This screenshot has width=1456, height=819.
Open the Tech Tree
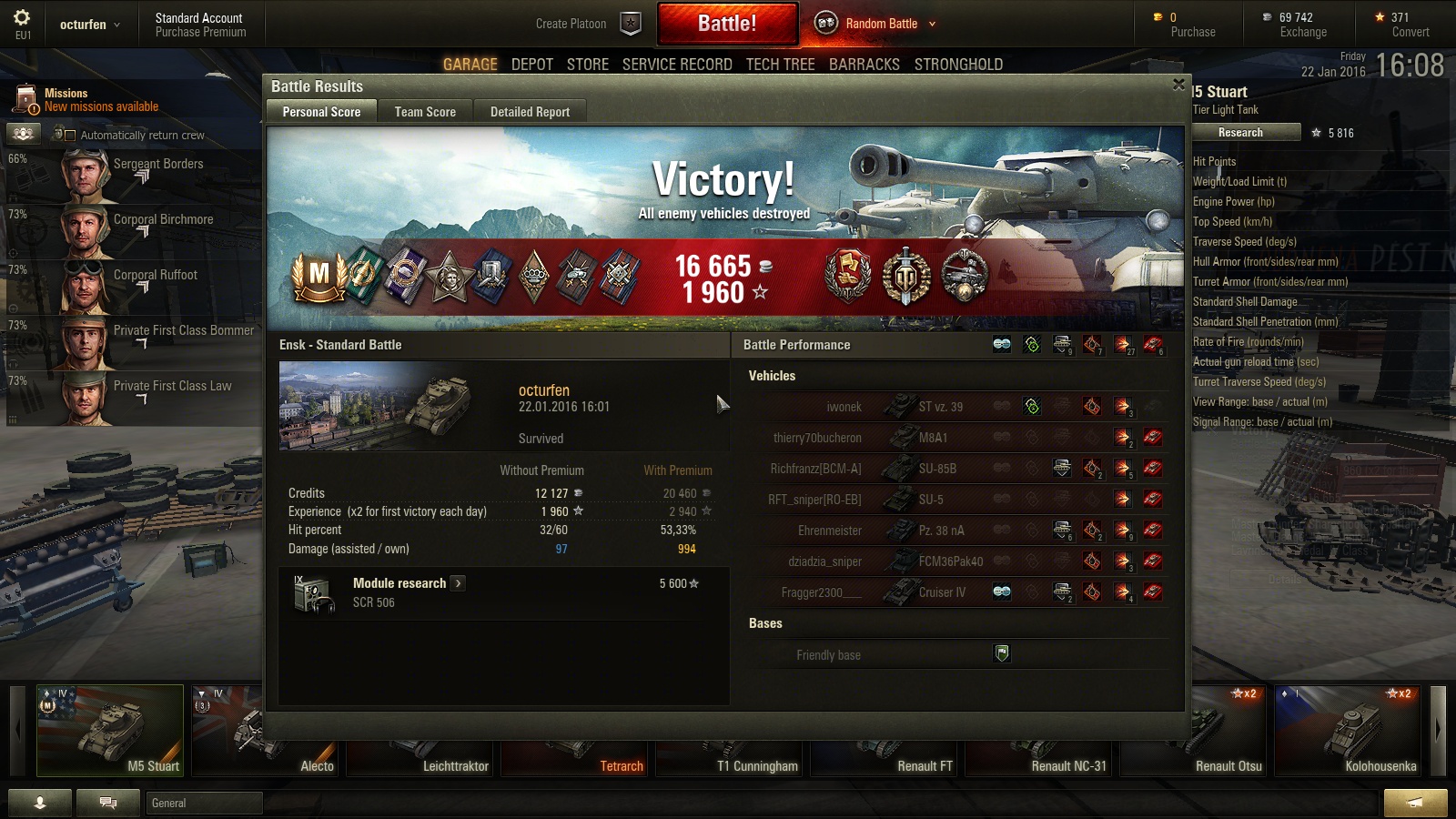pos(780,65)
